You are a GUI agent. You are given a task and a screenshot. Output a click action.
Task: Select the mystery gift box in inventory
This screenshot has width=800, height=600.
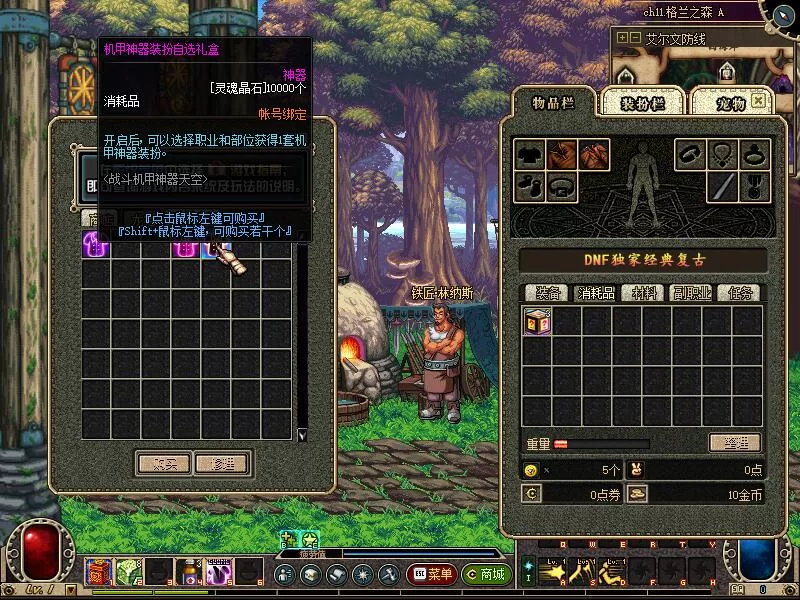(x=537, y=321)
